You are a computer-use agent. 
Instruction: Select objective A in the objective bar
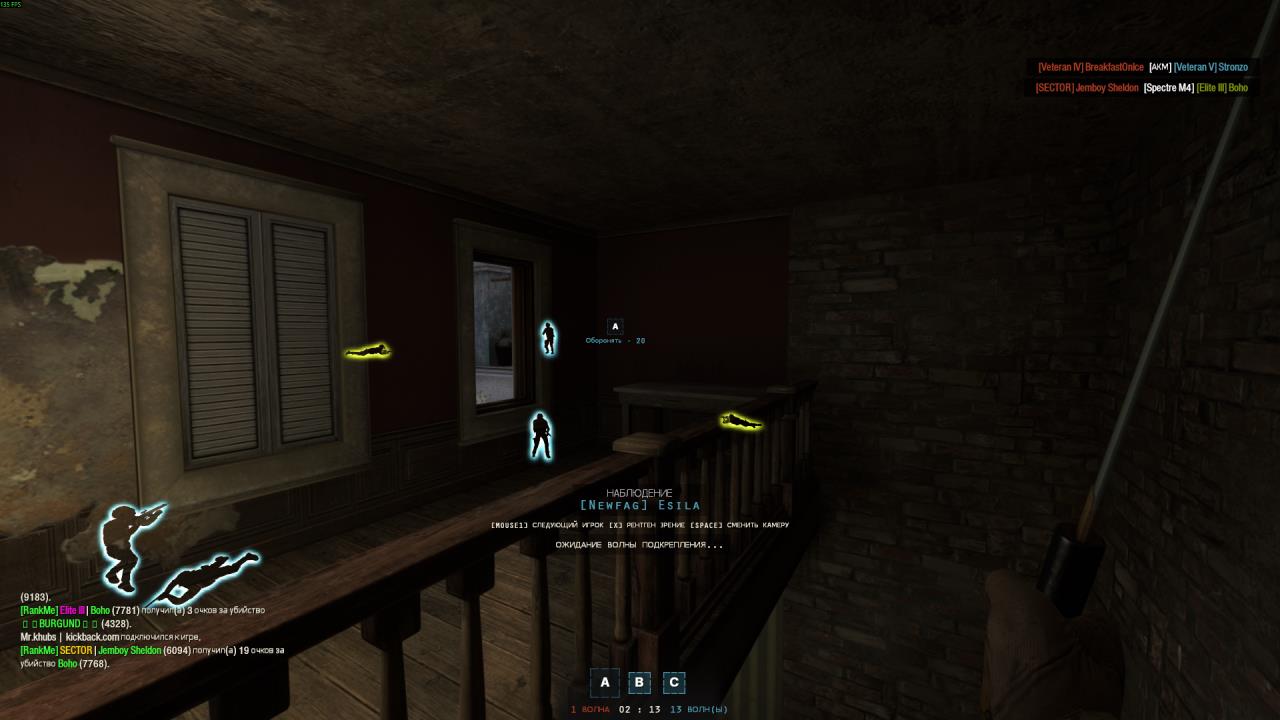pyautogui.click(x=604, y=683)
